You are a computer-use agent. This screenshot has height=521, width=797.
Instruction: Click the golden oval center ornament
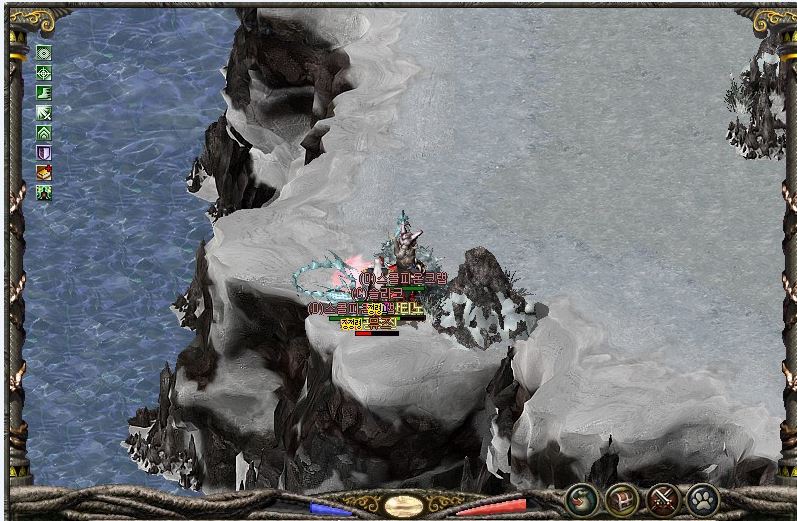coord(404,505)
